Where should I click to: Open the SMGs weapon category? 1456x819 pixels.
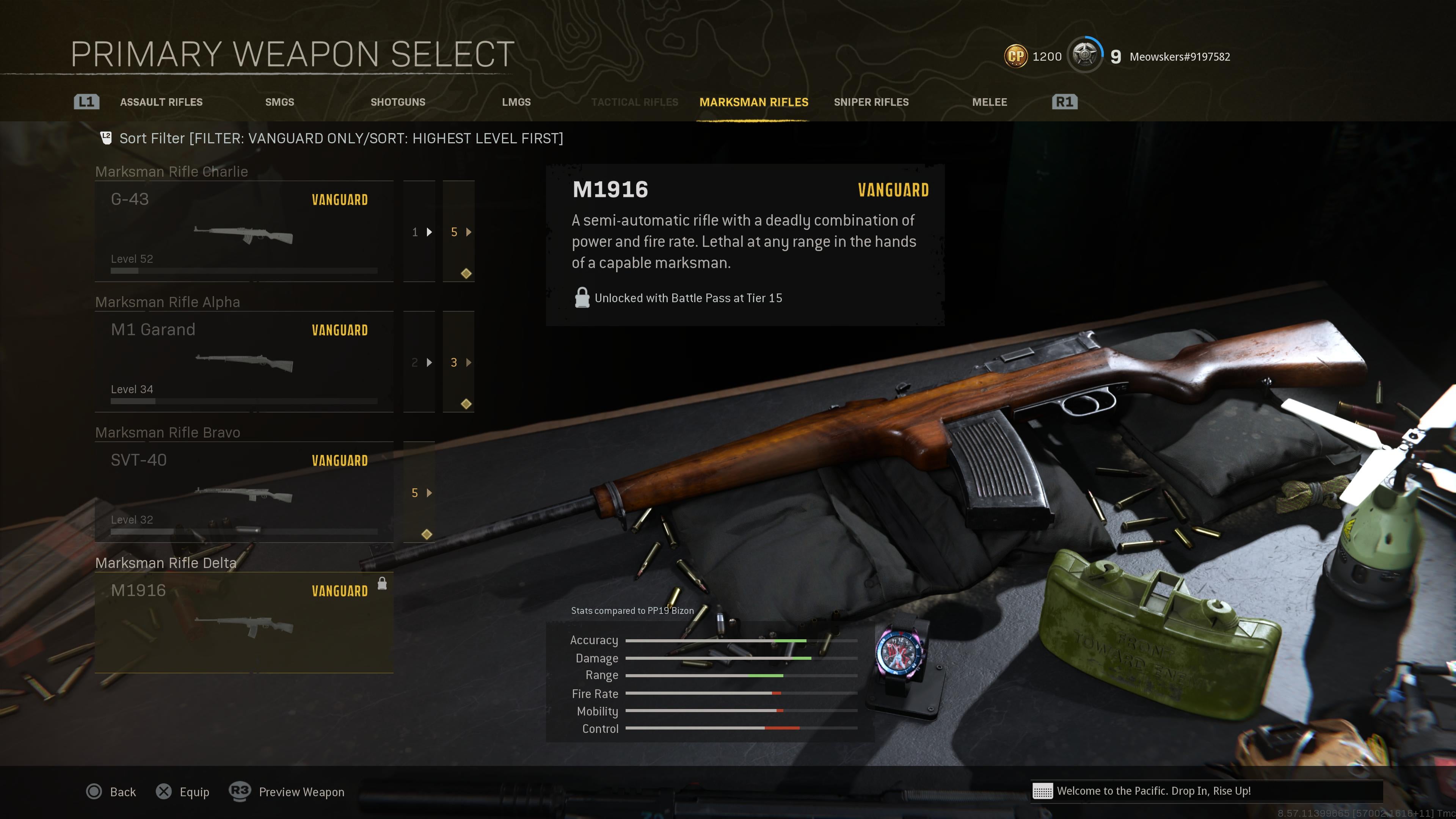279,102
